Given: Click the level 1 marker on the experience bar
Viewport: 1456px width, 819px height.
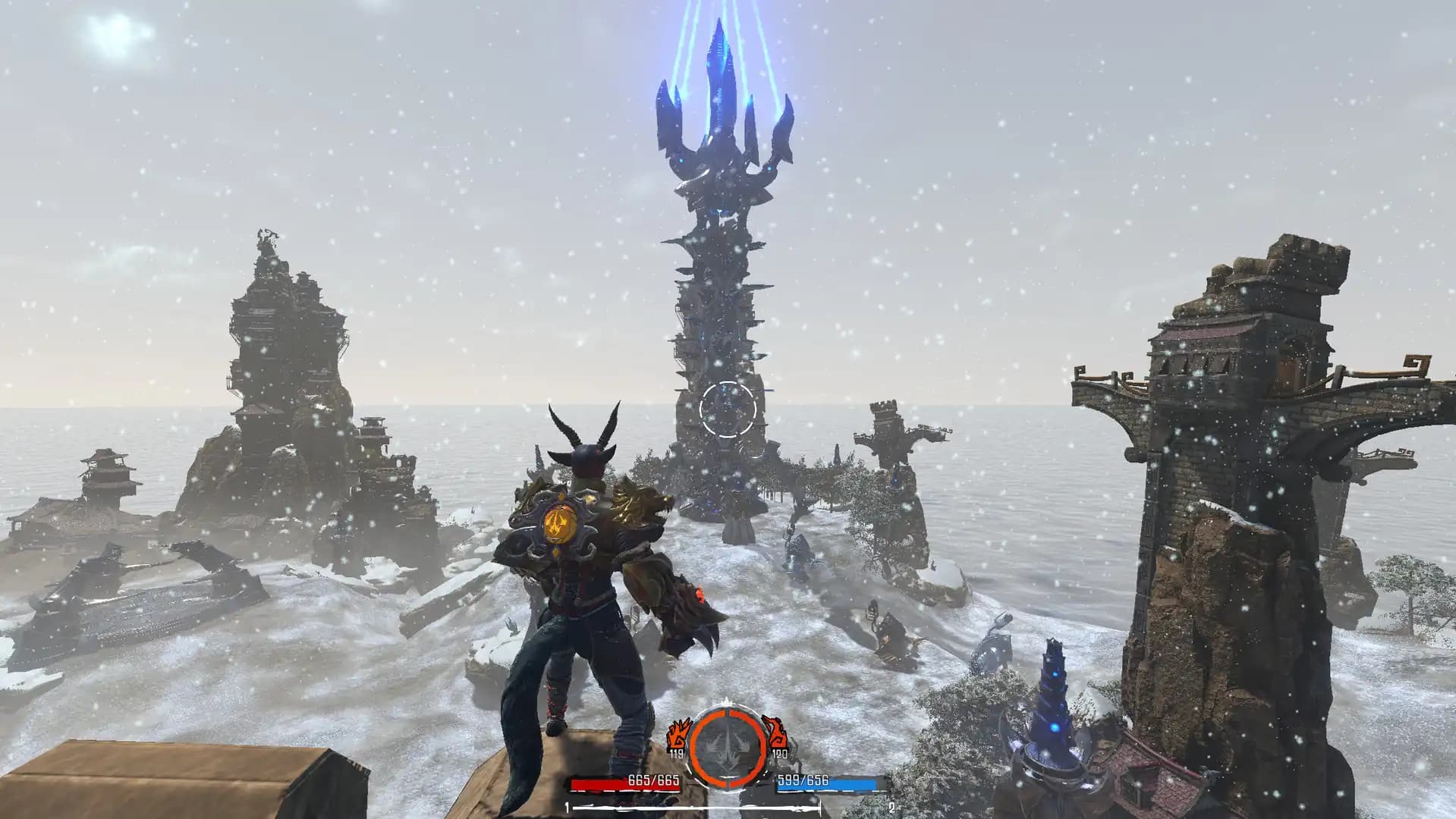Looking at the screenshot, I should click(x=568, y=808).
